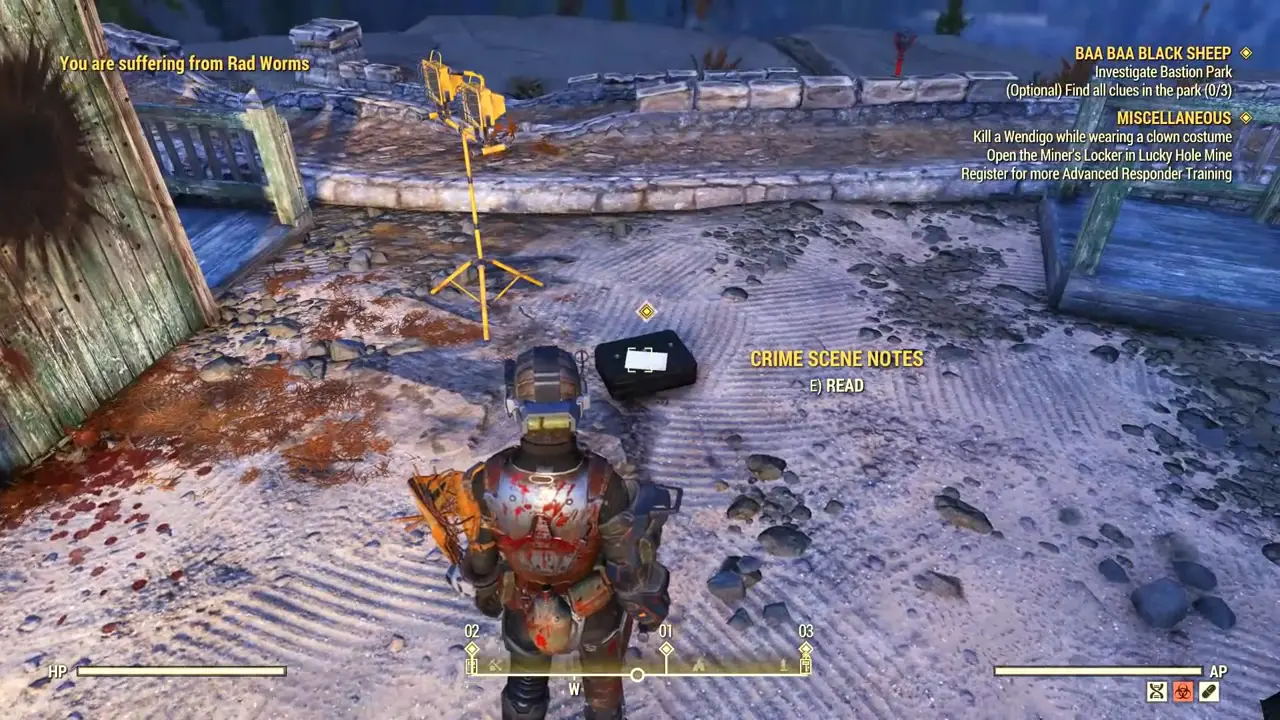1280x720 pixels.
Task: Toggle tracking for the MISCELLANEOUS quest
Action: 1246,117
